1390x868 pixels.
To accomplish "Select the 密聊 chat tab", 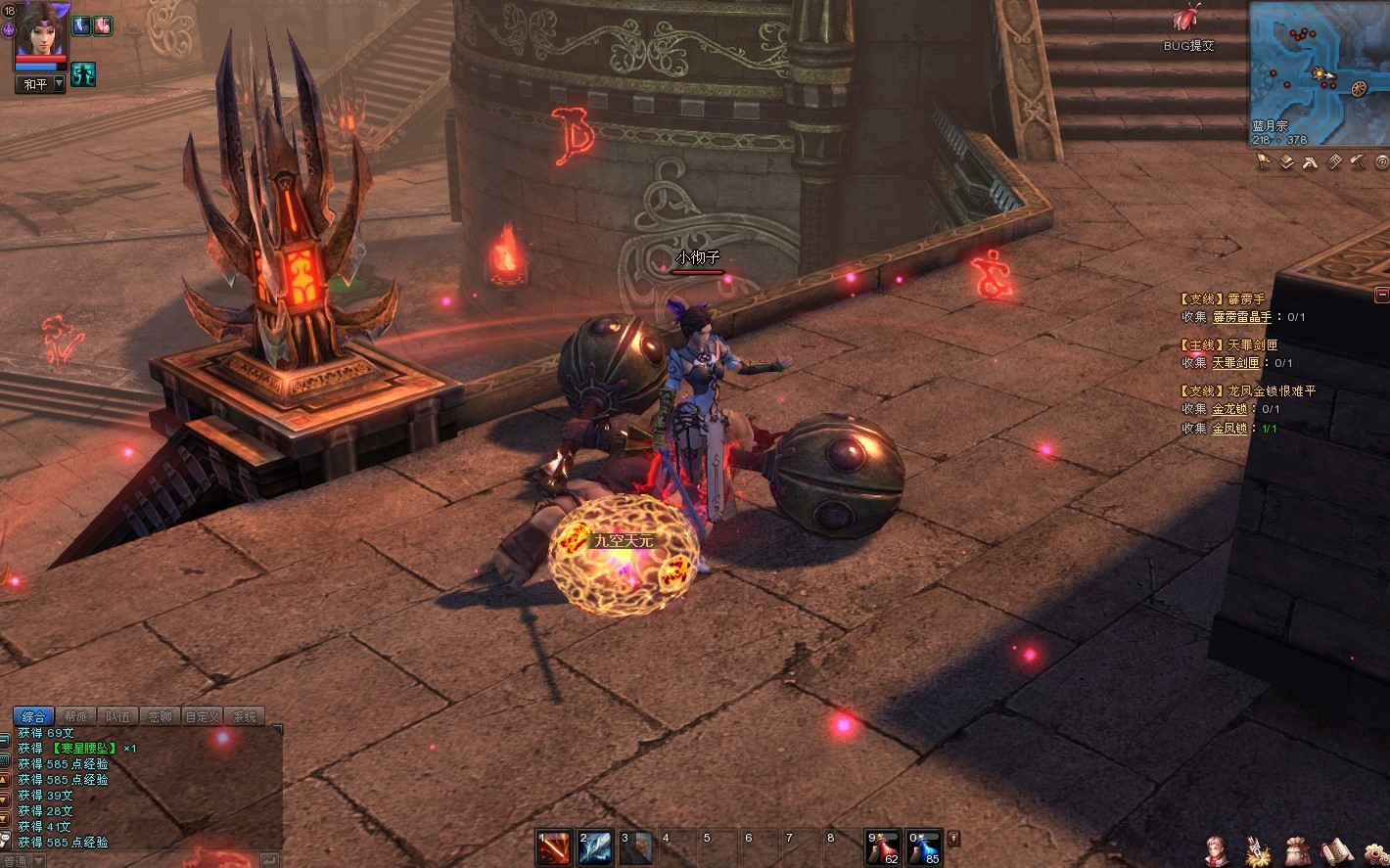I will pyautogui.click(x=161, y=717).
